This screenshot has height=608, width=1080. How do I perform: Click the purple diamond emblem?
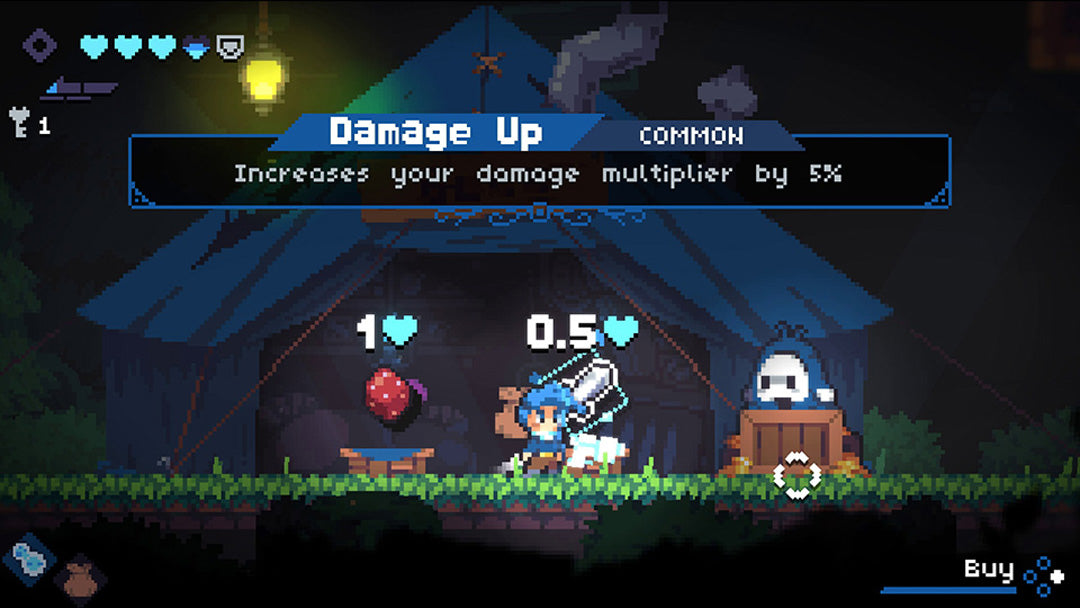click(41, 45)
